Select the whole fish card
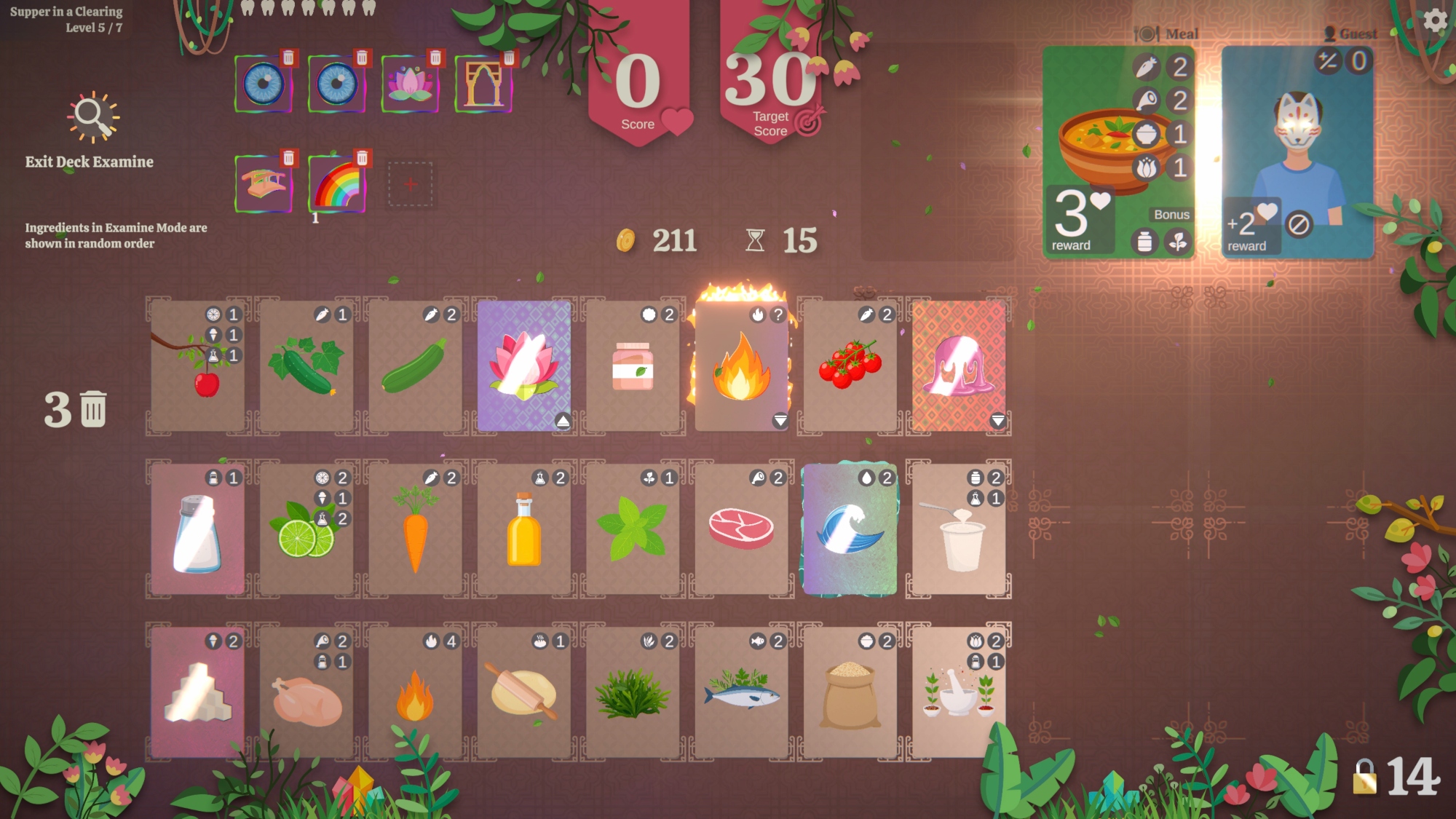Image resolution: width=1456 pixels, height=819 pixels. (741, 692)
